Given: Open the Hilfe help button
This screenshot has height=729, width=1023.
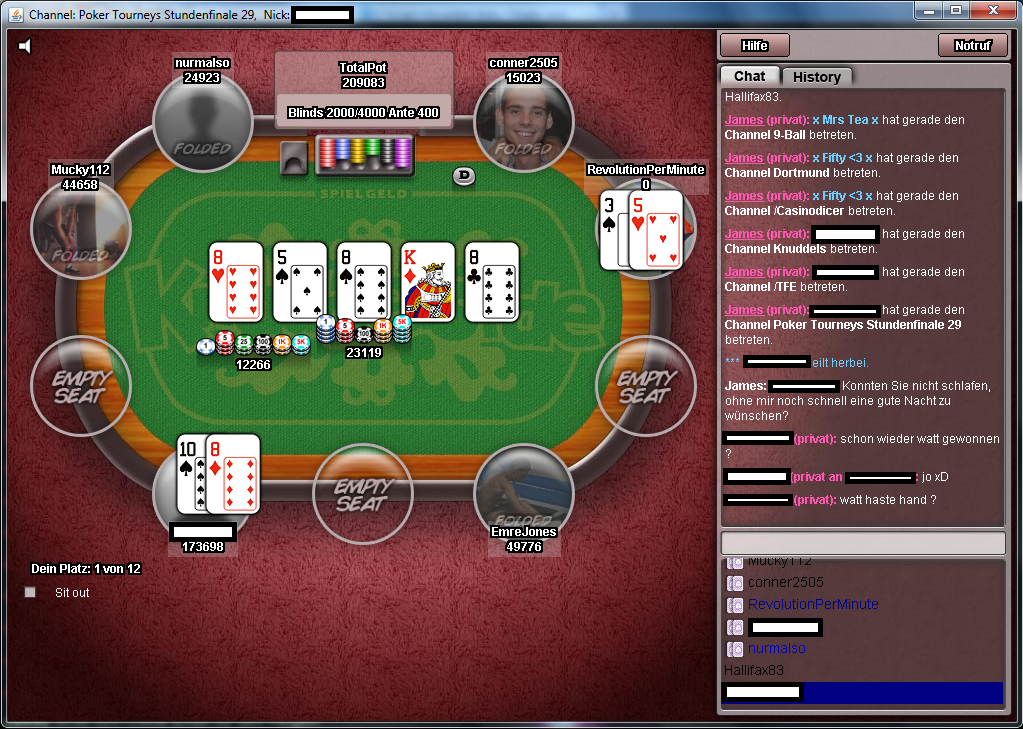Looking at the screenshot, I should (754, 45).
